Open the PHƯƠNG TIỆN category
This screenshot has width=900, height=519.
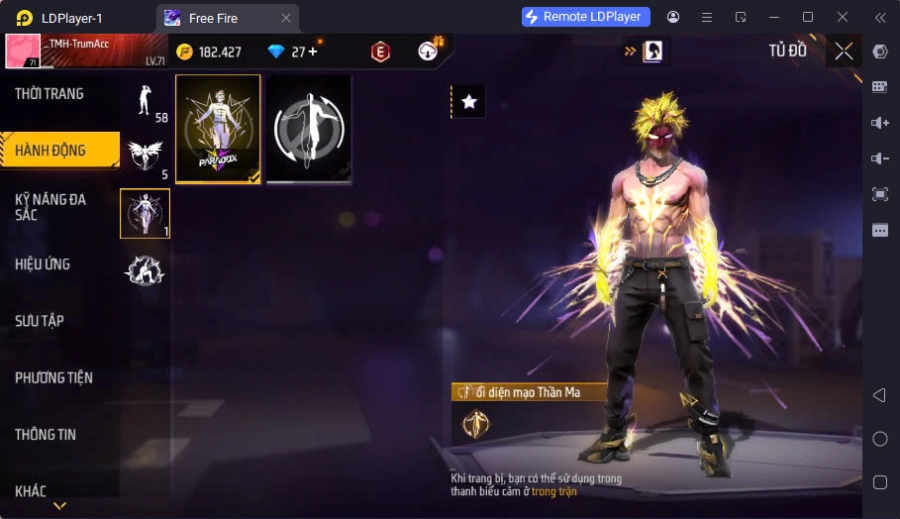coord(54,378)
